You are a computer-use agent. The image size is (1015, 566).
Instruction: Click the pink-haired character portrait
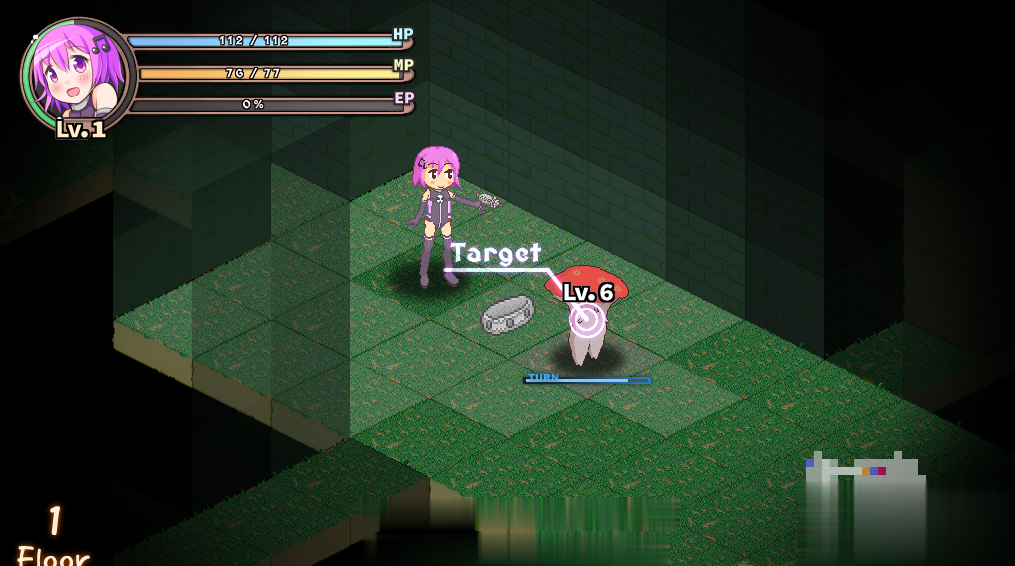click(x=76, y=73)
